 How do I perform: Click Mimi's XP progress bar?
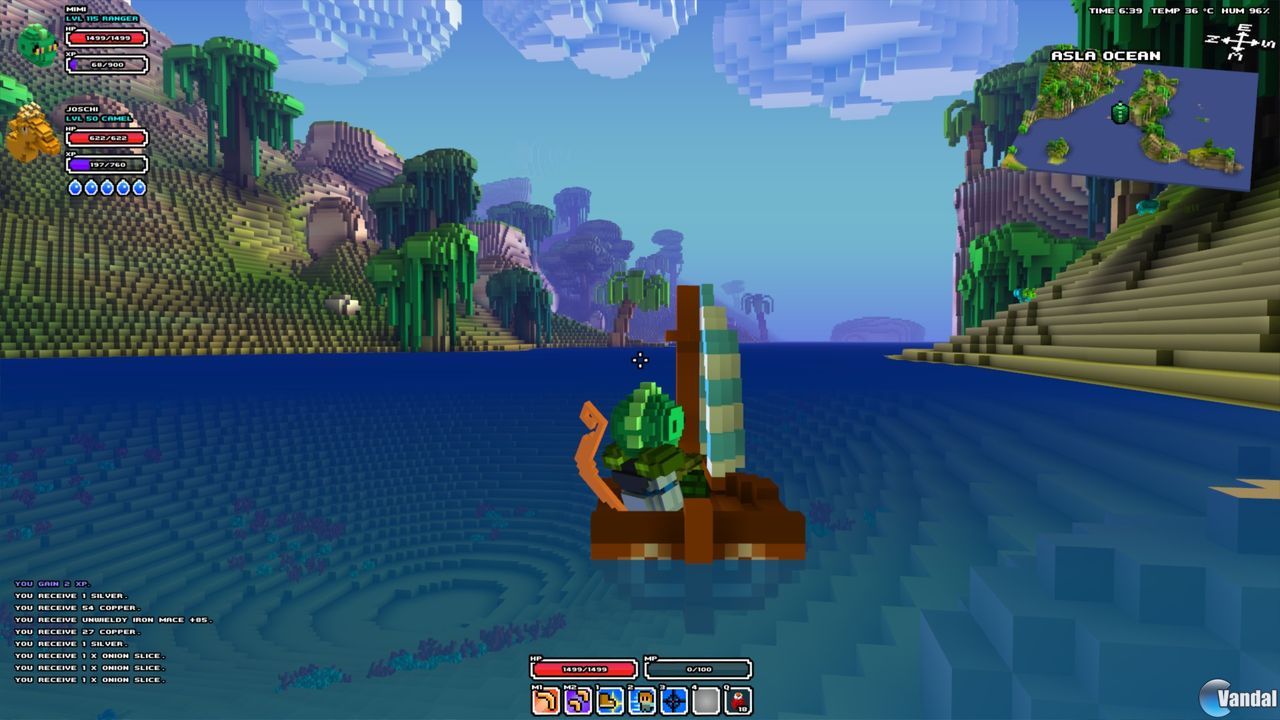107,63
